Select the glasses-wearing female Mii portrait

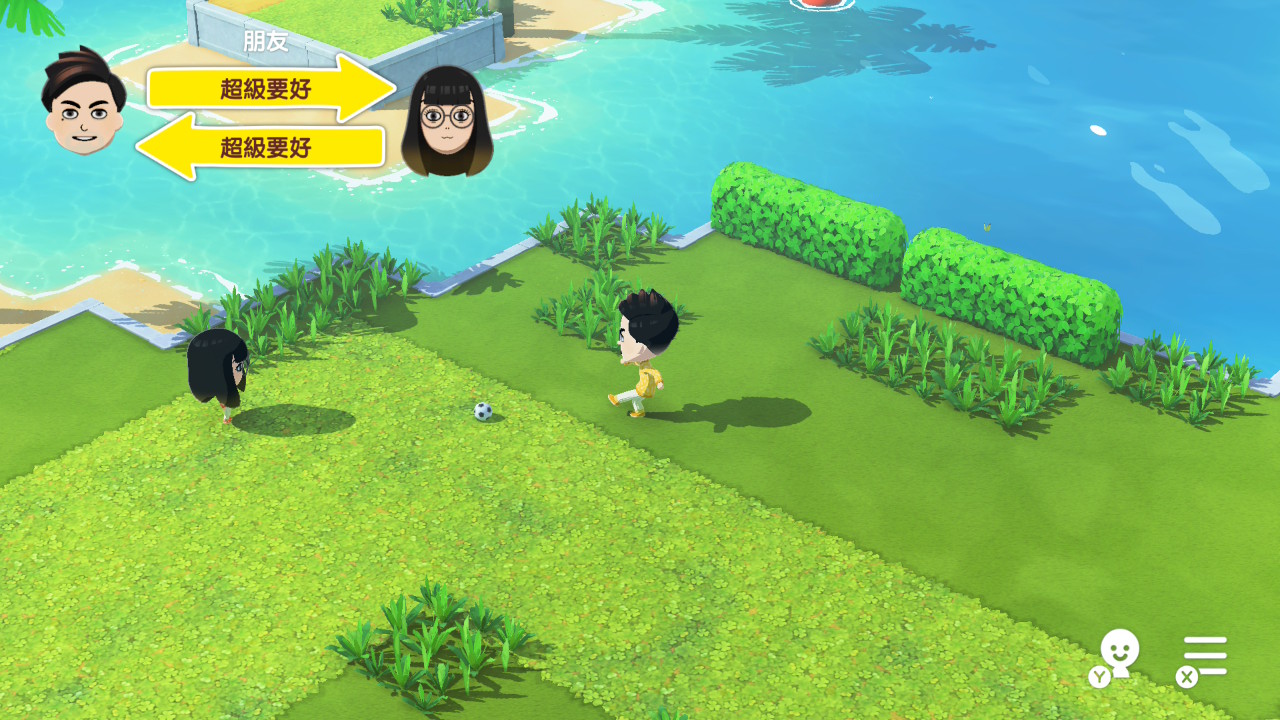(446, 122)
